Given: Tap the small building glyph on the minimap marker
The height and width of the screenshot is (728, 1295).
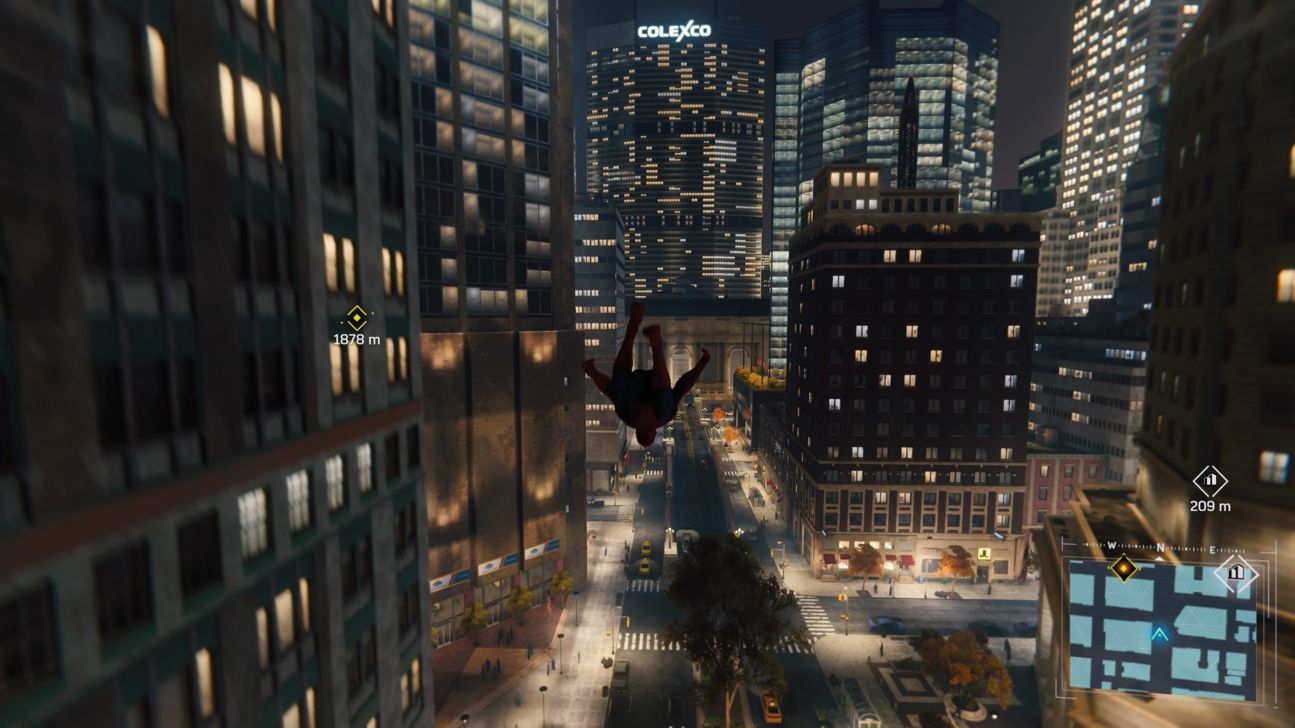Looking at the screenshot, I should [x=1236, y=572].
